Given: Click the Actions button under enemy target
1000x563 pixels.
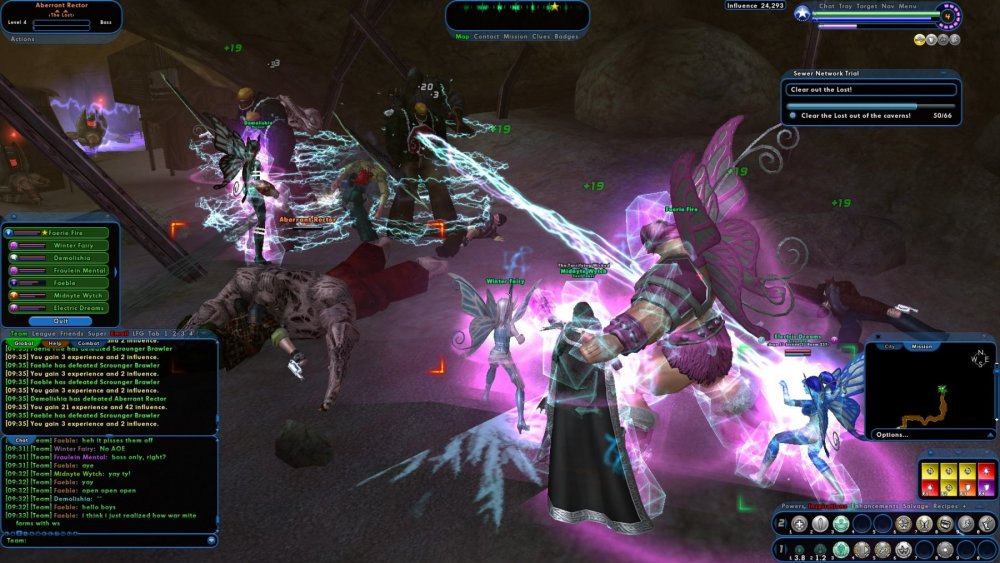Looking at the screenshot, I should point(22,39).
